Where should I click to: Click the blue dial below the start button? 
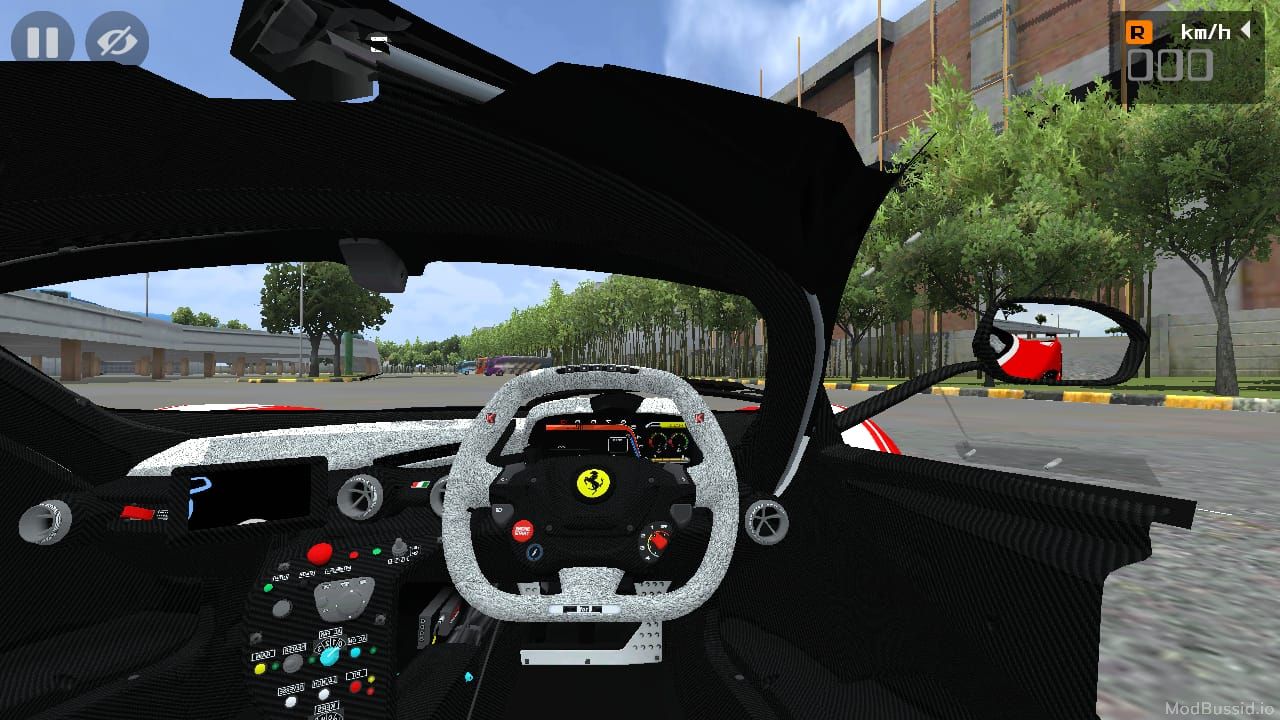(534, 551)
